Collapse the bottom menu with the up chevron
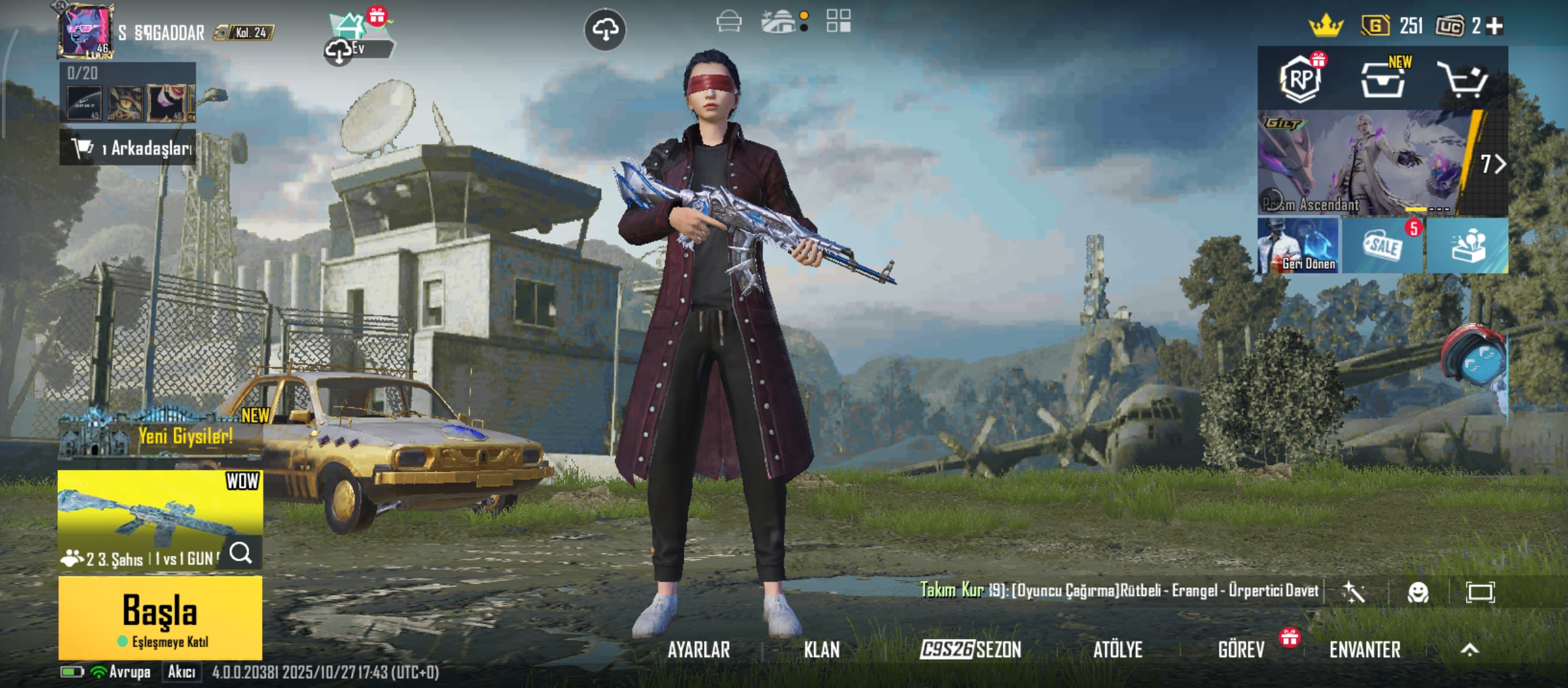 (x=1469, y=651)
